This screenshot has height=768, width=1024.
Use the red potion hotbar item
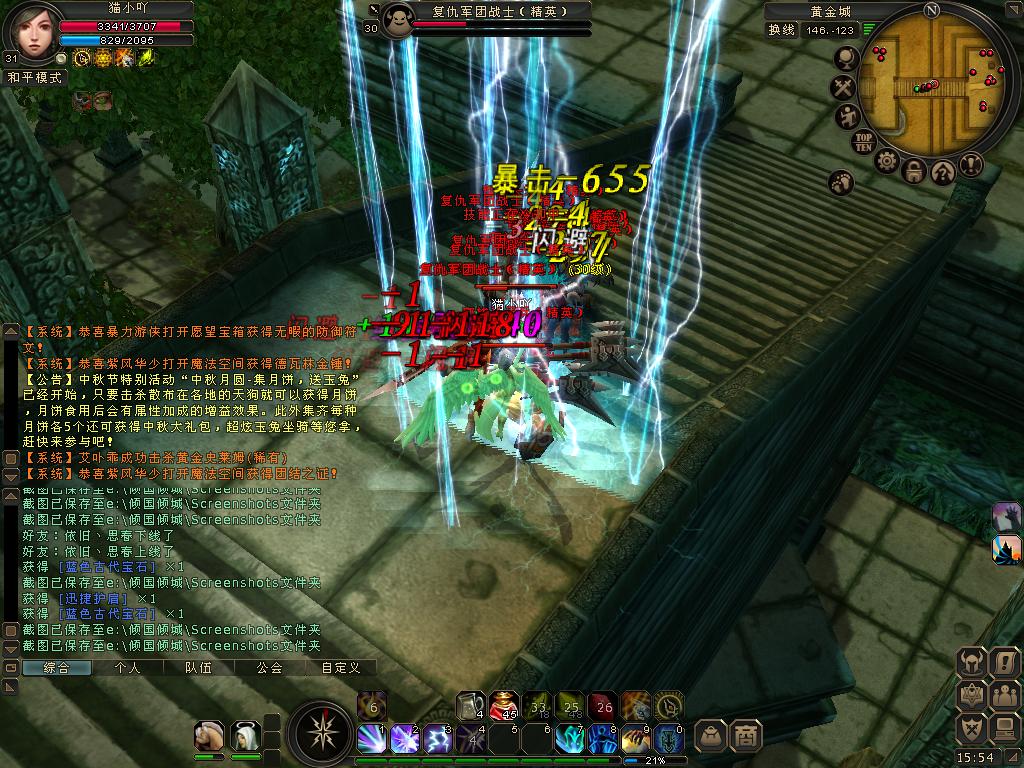point(502,705)
